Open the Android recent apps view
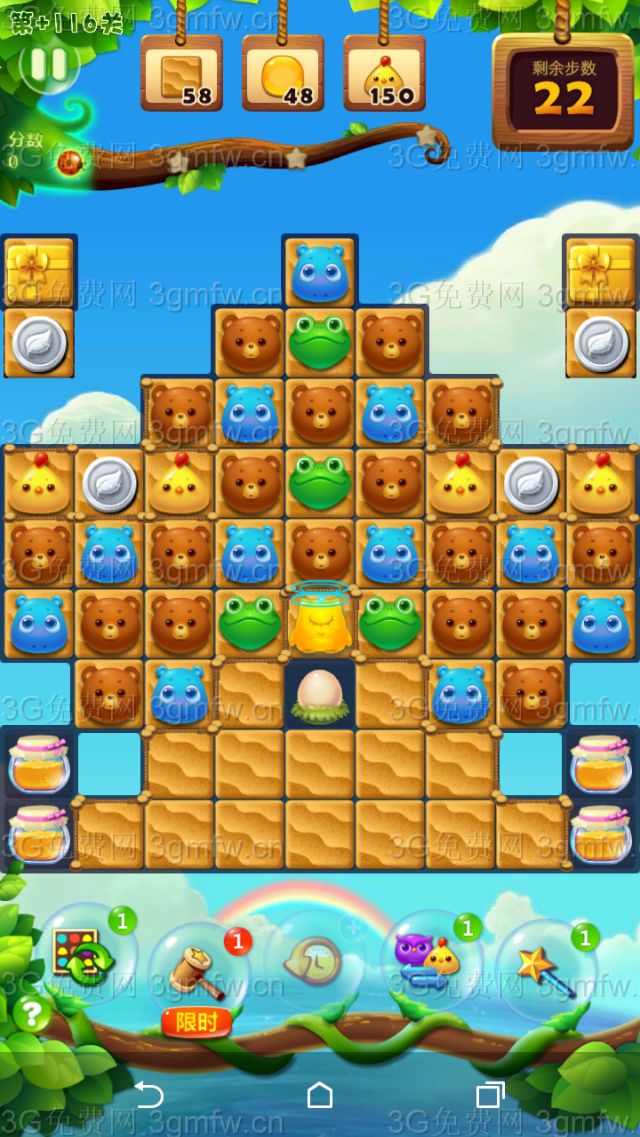The width and height of the screenshot is (640, 1137). tap(490, 1096)
